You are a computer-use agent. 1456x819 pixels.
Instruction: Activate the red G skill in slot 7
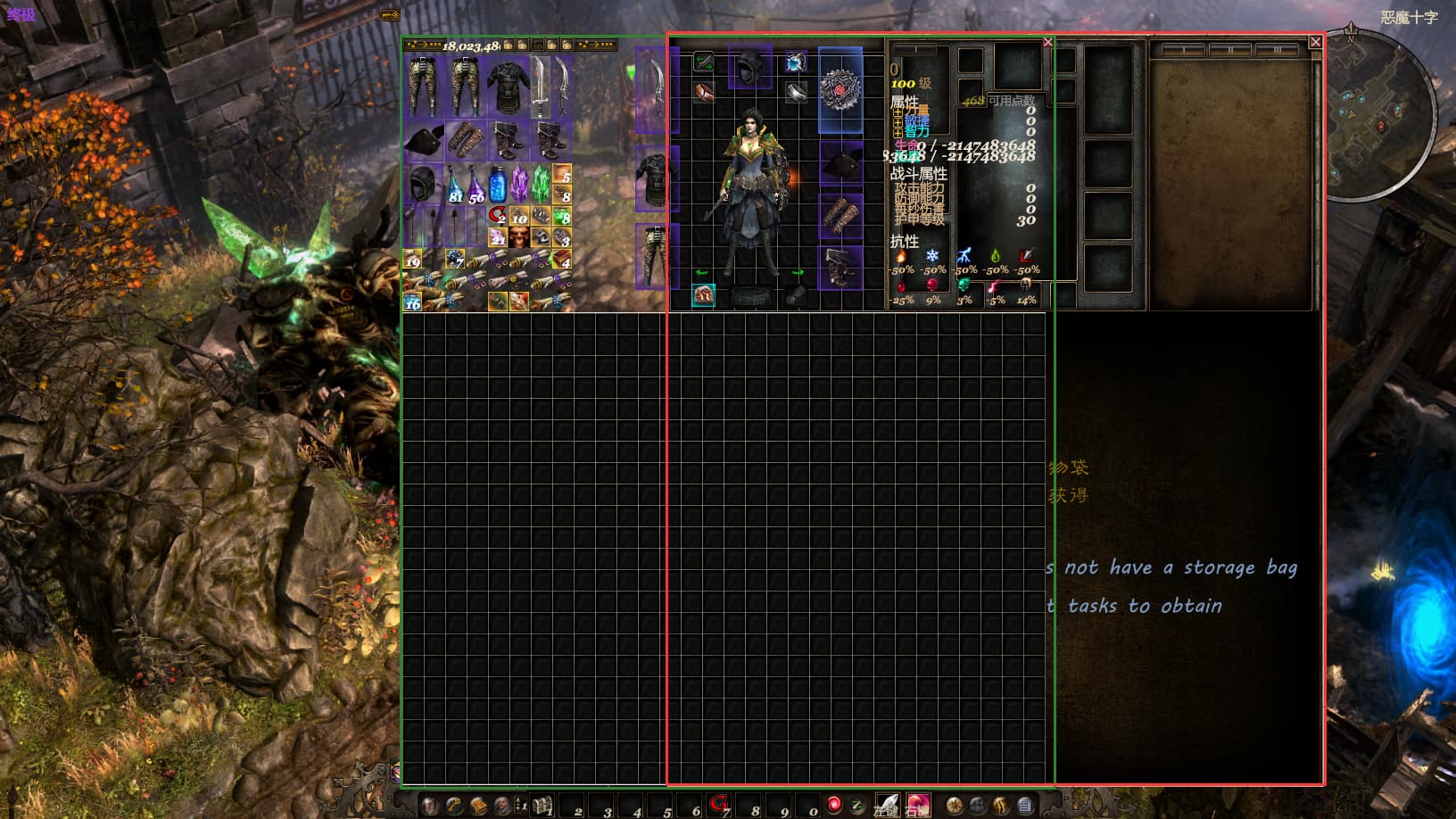[719, 804]
